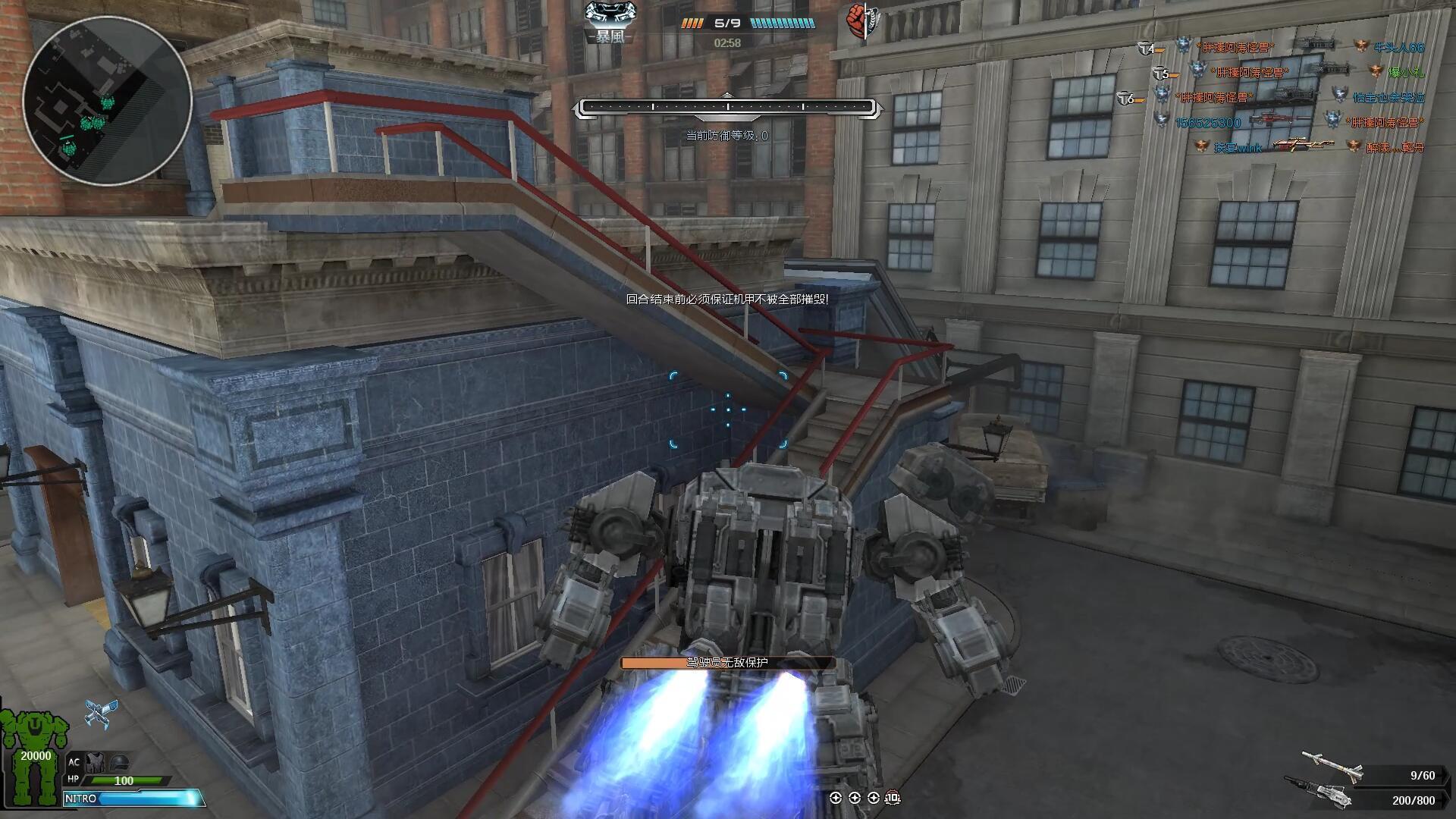Viewport: 1456px width, 819px height.
Task: Click the defense level compass bar
Action: pyautogui.click(x=727, y=108)
